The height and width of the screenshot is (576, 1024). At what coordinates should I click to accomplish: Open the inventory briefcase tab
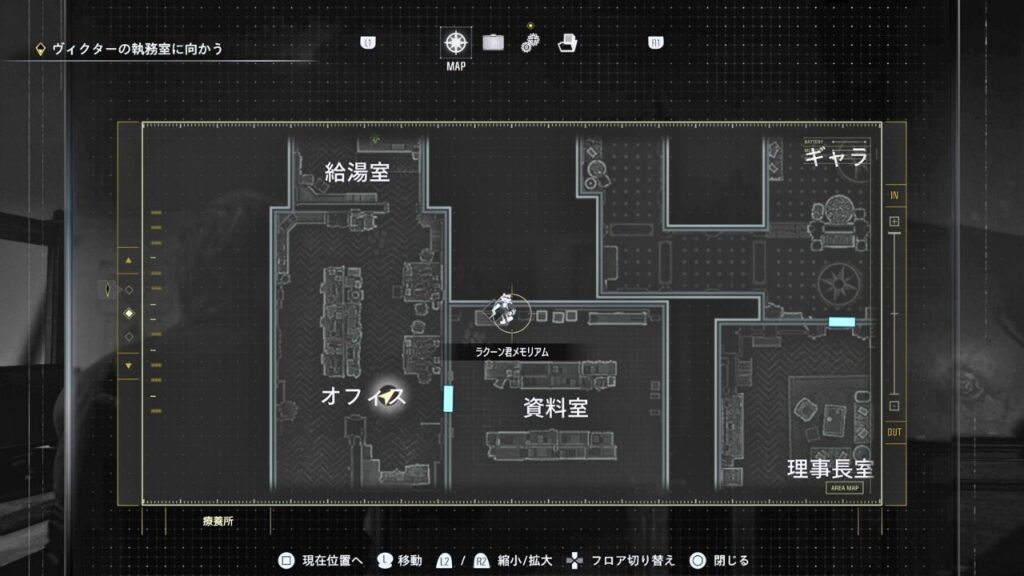tap(493, 43)
